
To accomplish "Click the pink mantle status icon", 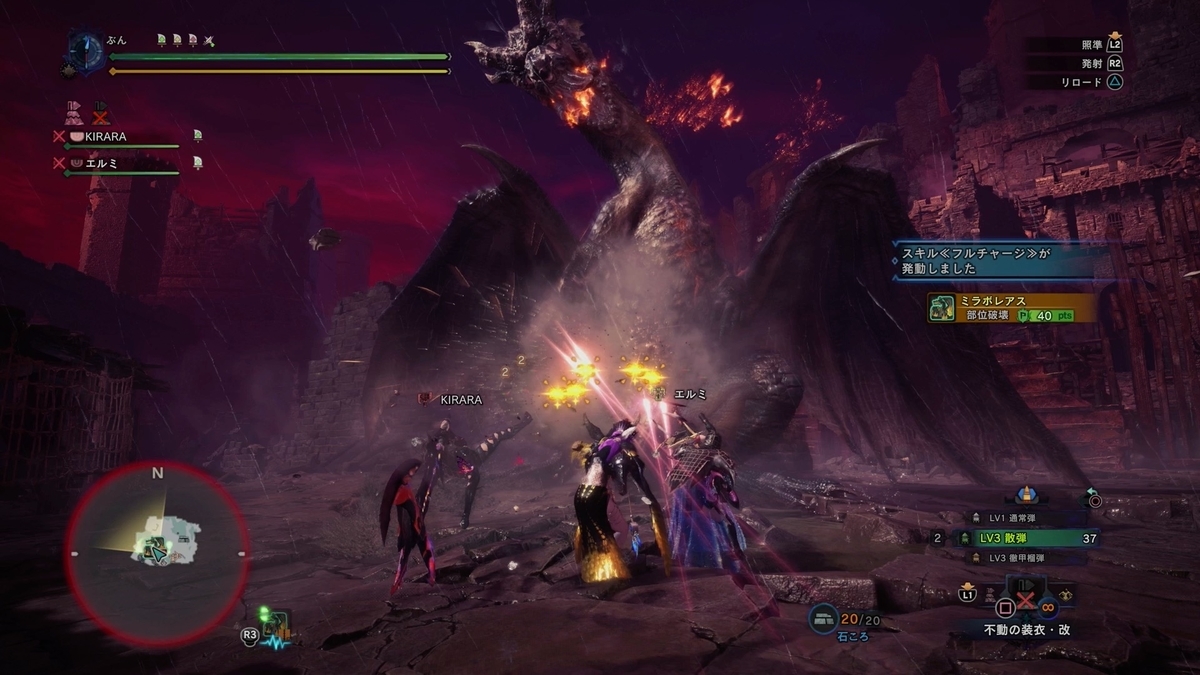I will point(74,111).
